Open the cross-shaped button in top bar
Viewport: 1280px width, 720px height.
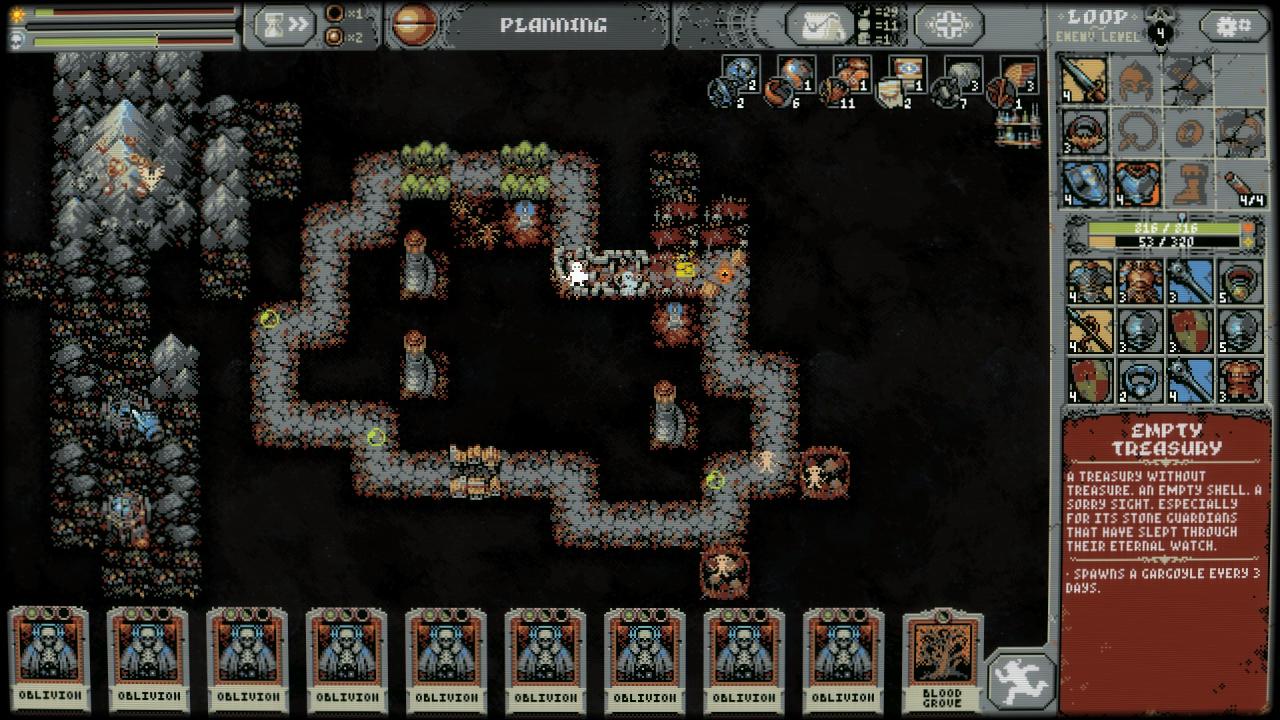point(947,25)
